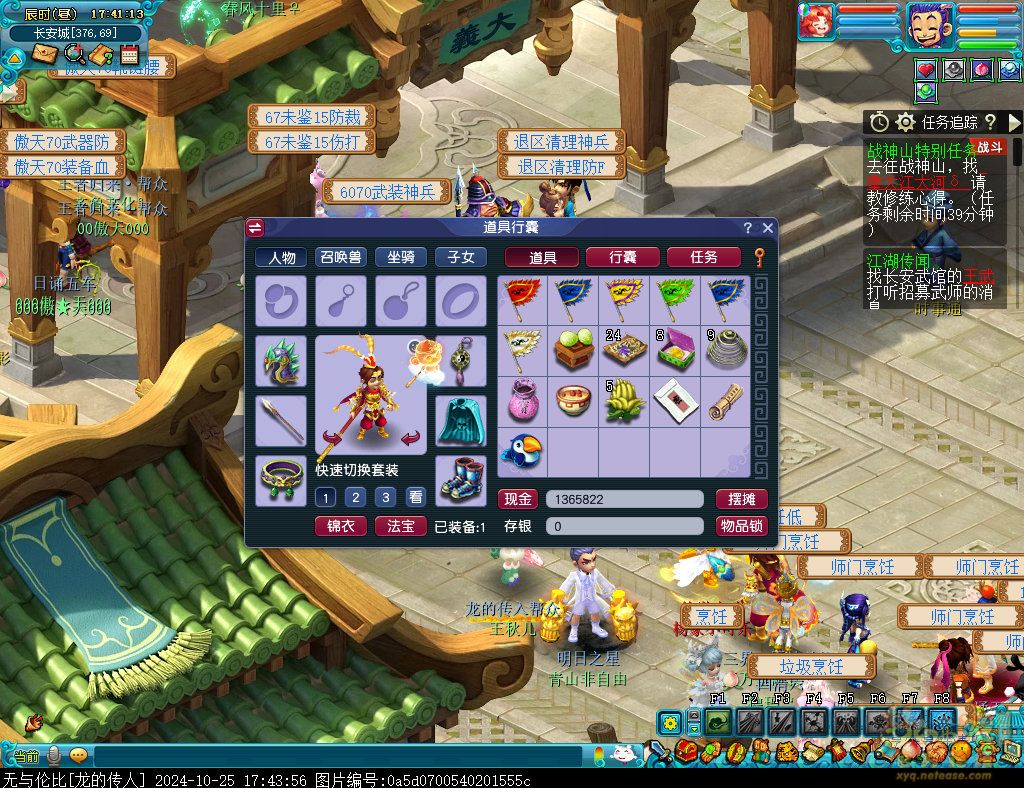Open the 锦衣 costume panel
This screenshot has height=788, width=1024.
[340, 526]
